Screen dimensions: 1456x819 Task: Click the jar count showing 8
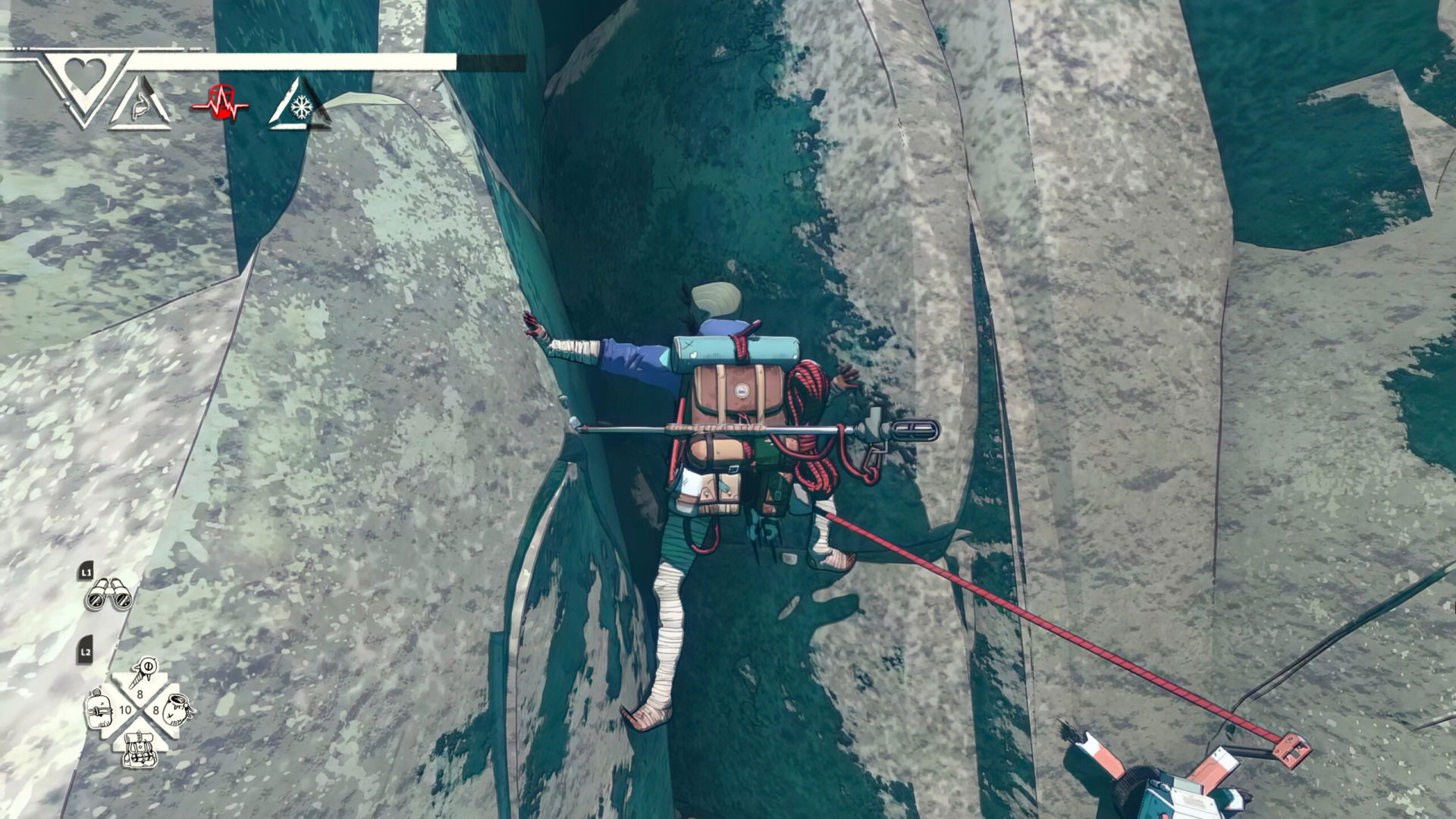click(157, 710)
